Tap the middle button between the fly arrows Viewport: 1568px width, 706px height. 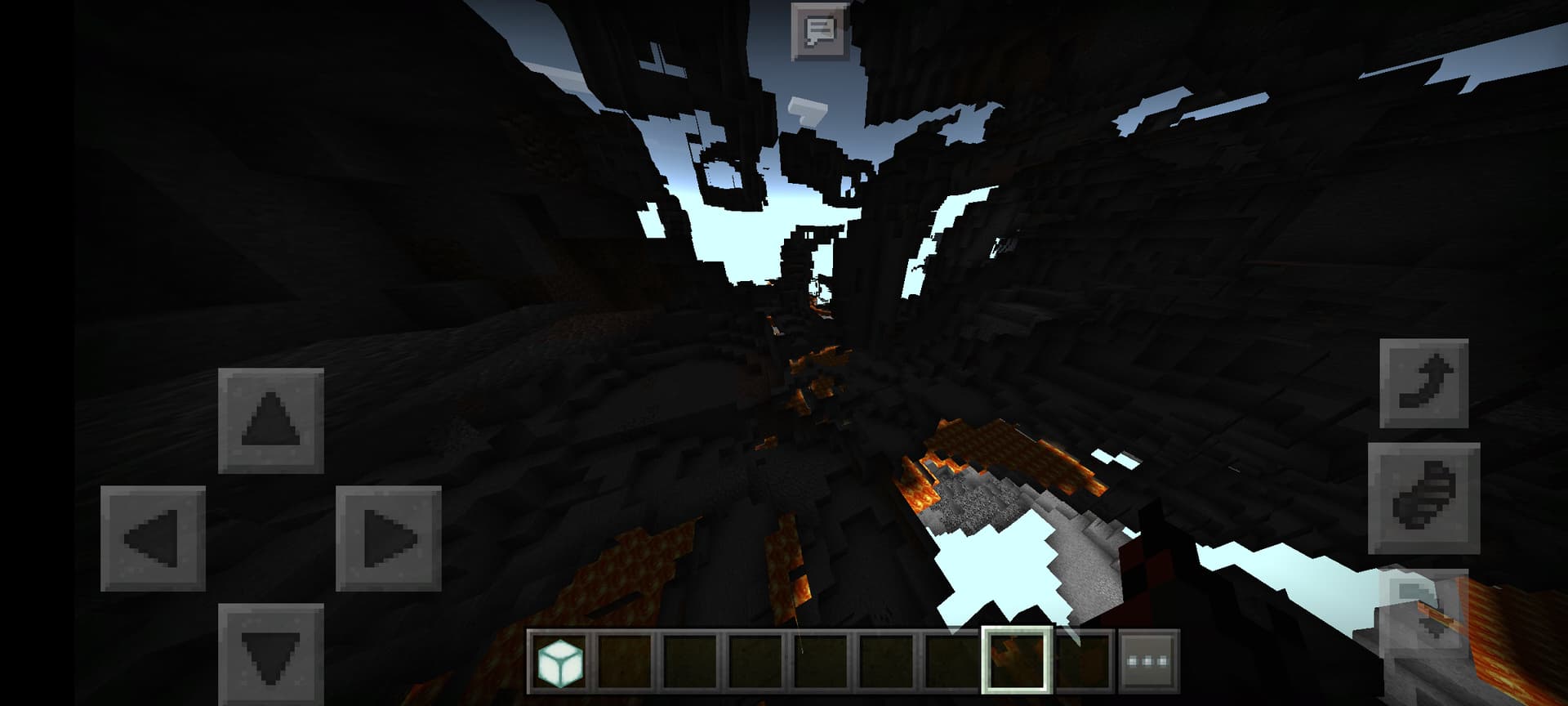point(1423,498)
